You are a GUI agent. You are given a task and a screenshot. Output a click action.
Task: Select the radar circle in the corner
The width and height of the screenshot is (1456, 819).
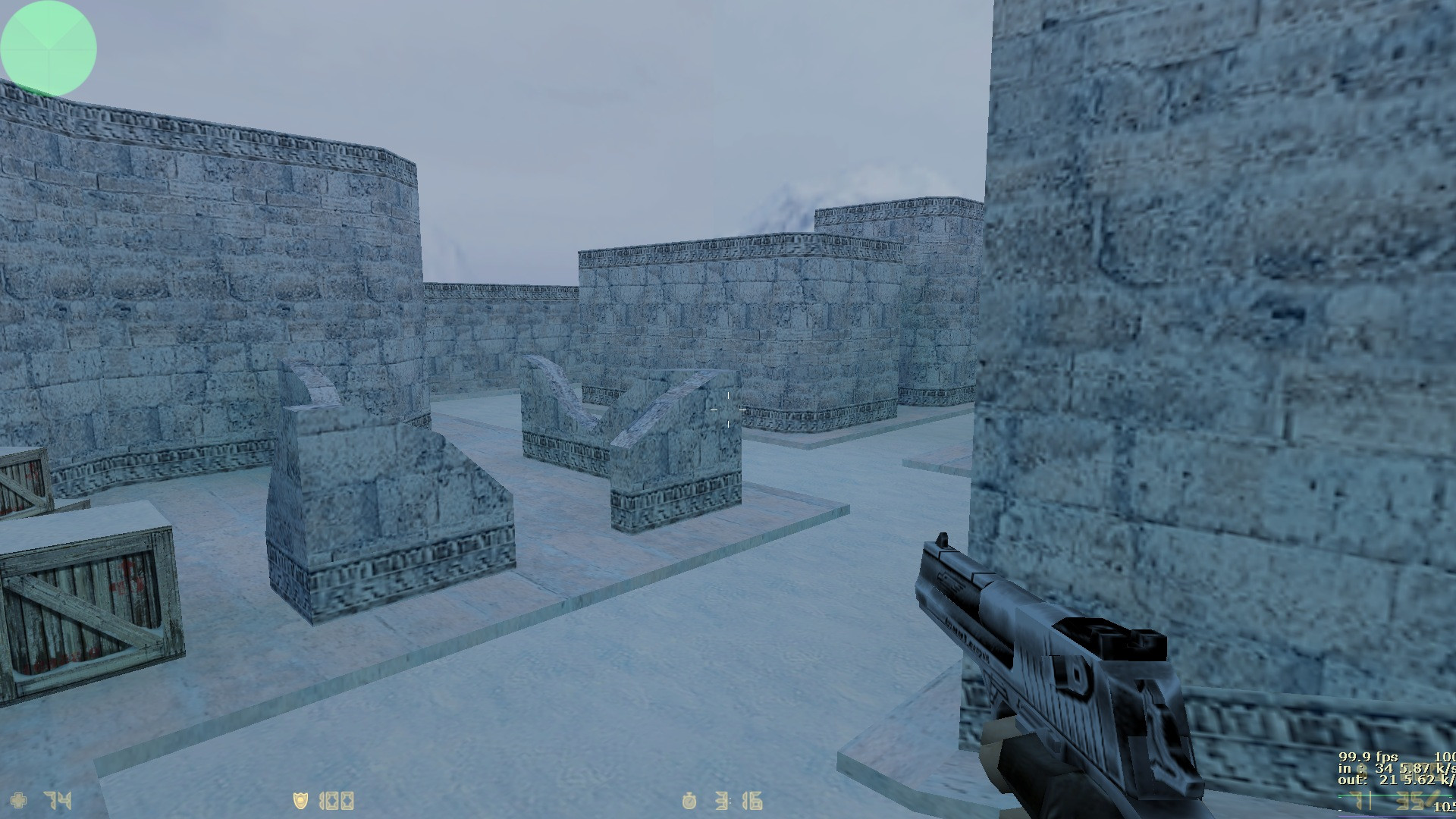click(48, 48)
